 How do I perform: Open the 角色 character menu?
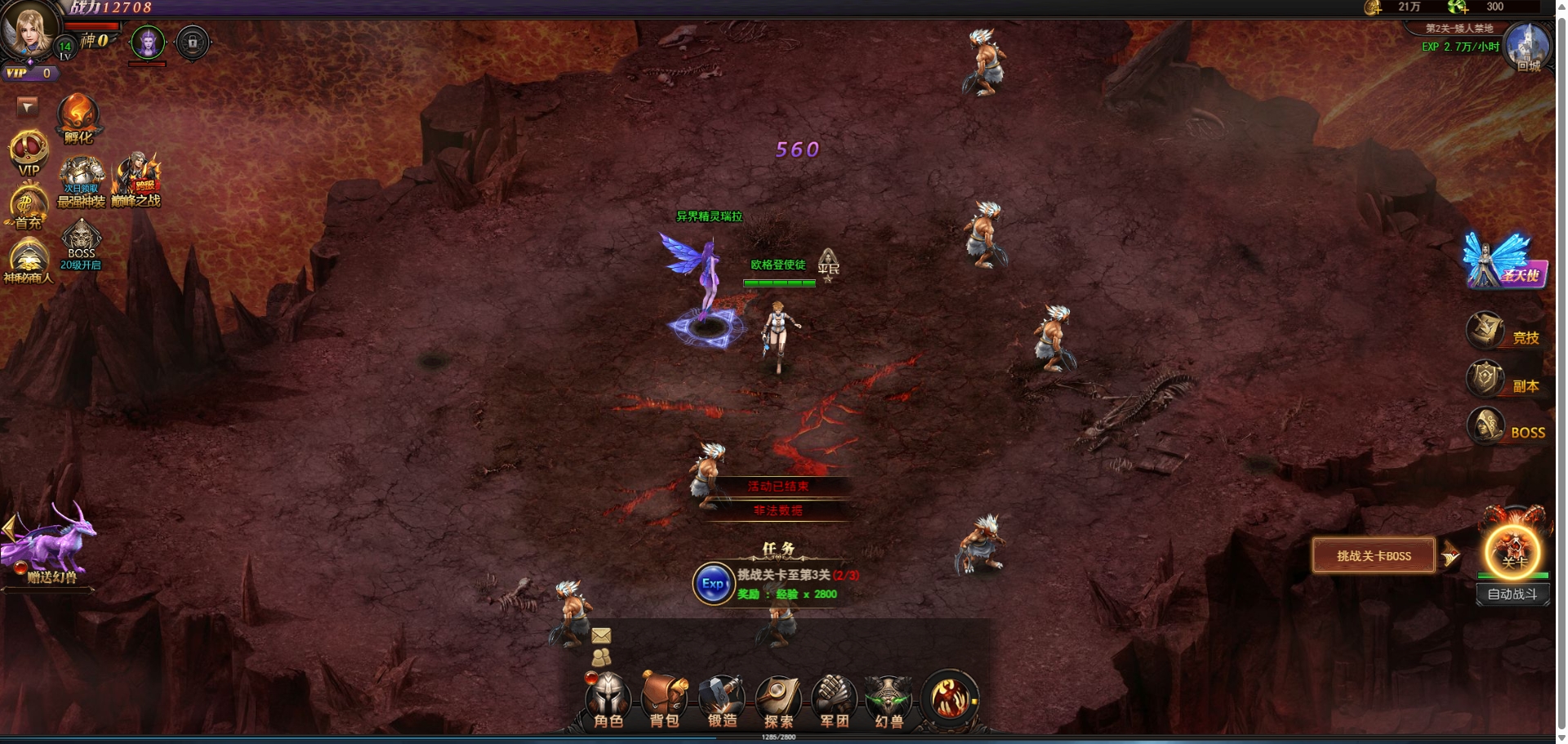[x=608, y=701]
